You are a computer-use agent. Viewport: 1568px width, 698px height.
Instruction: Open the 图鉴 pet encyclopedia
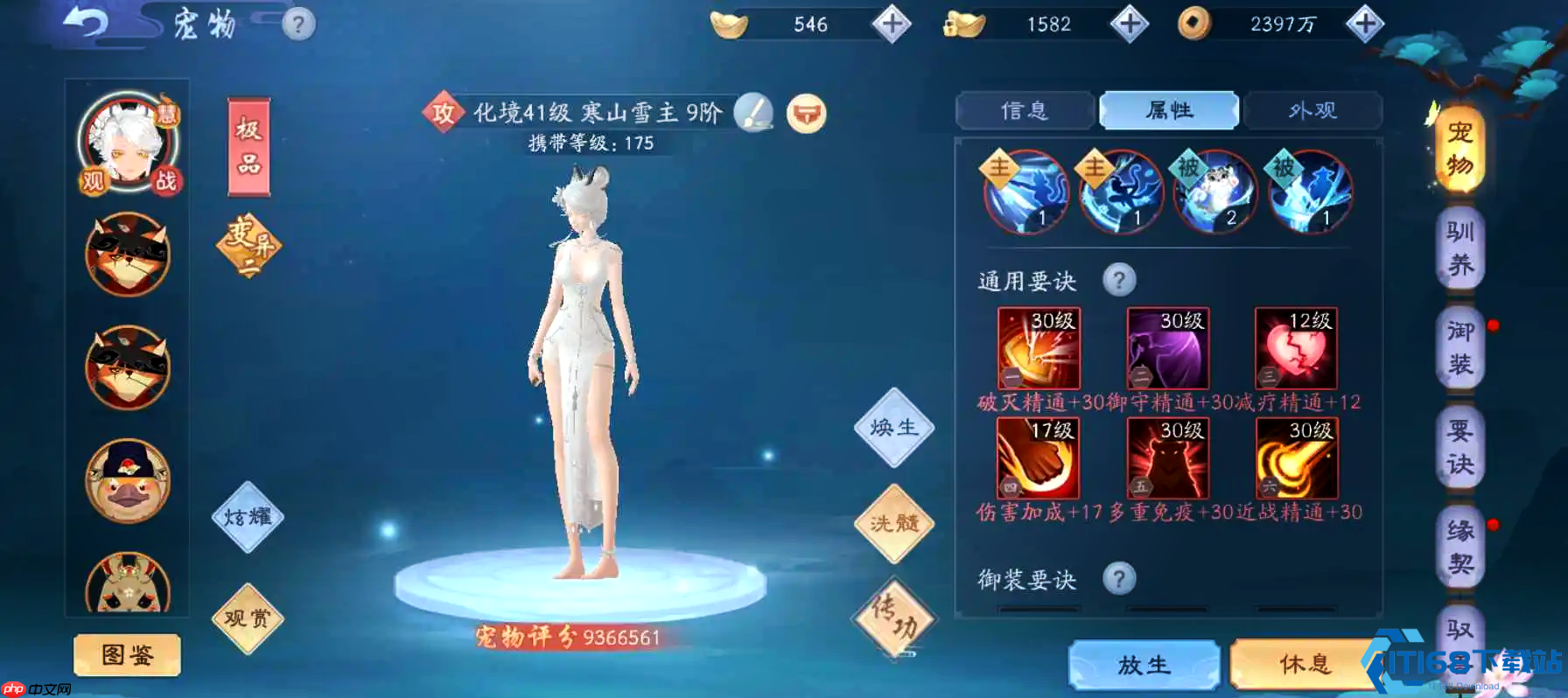click(125, 655)
